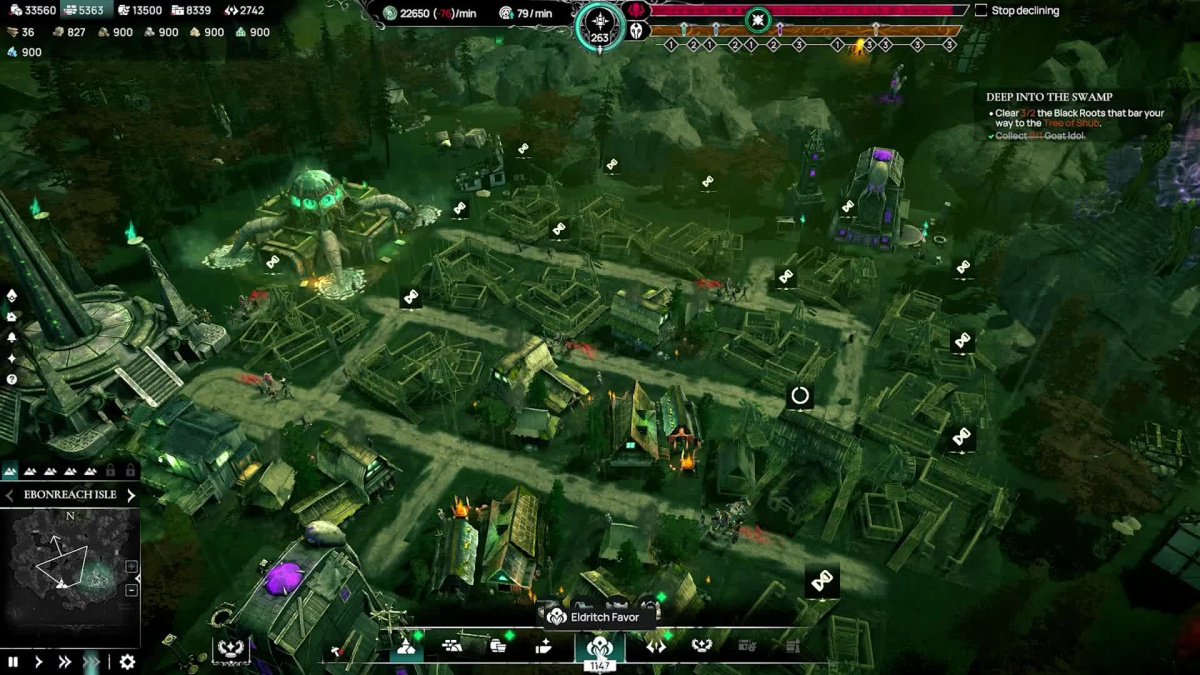Open the bell notifications icon on left edge
This screenshot has height=675, width=1200.
click(x=12, y=338)
